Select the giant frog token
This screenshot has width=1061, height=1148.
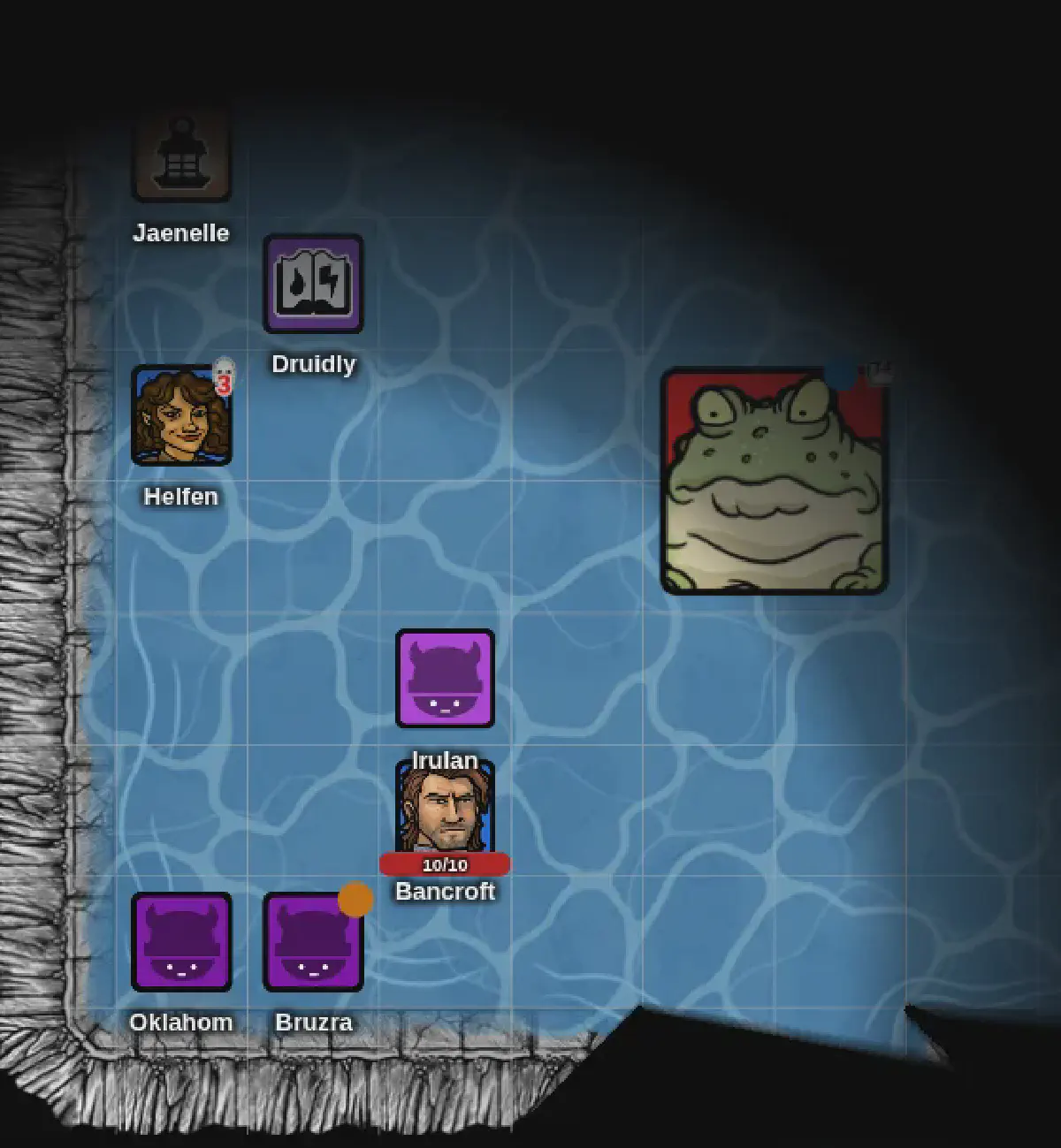click(x=774, y=482)
